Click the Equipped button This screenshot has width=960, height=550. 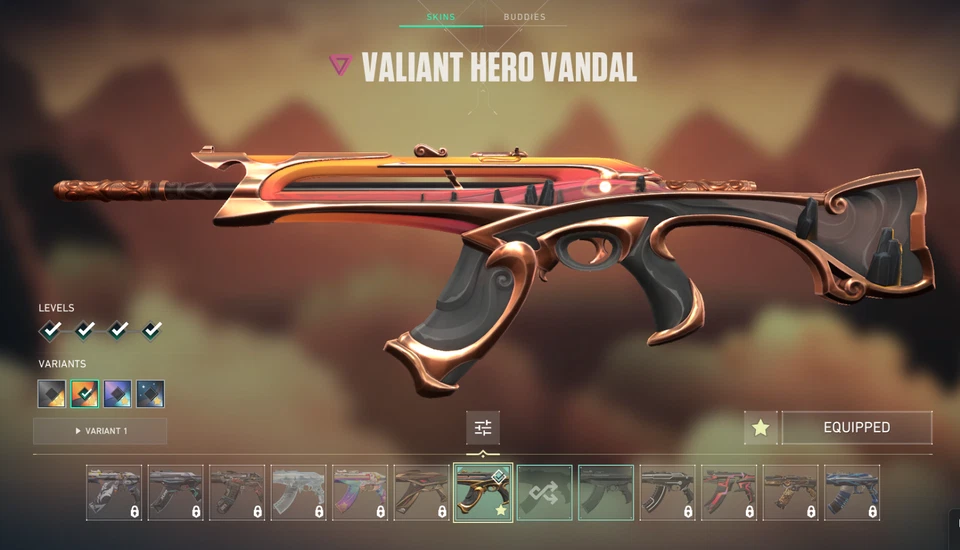856,427
